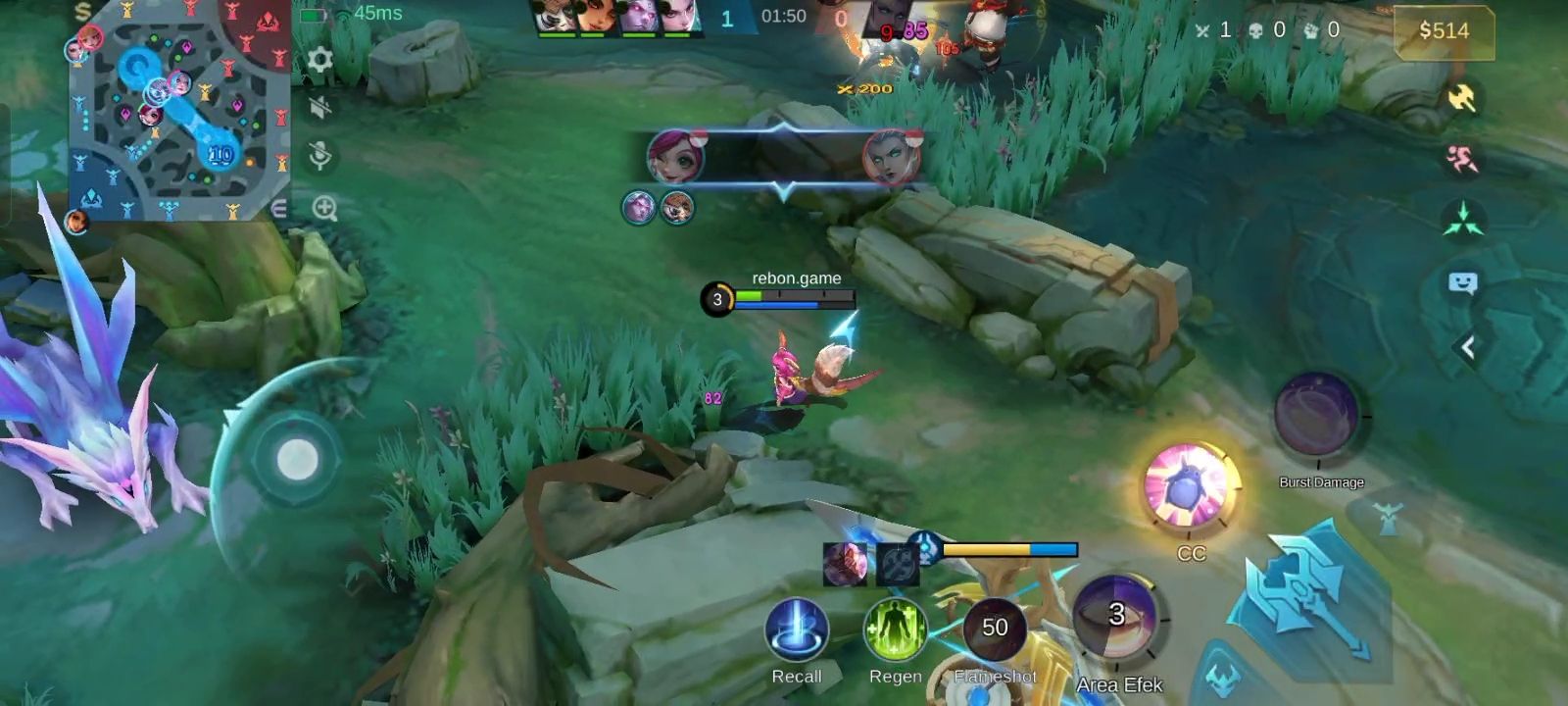Expand the side panel arrow

click(x=1467, y=347)
